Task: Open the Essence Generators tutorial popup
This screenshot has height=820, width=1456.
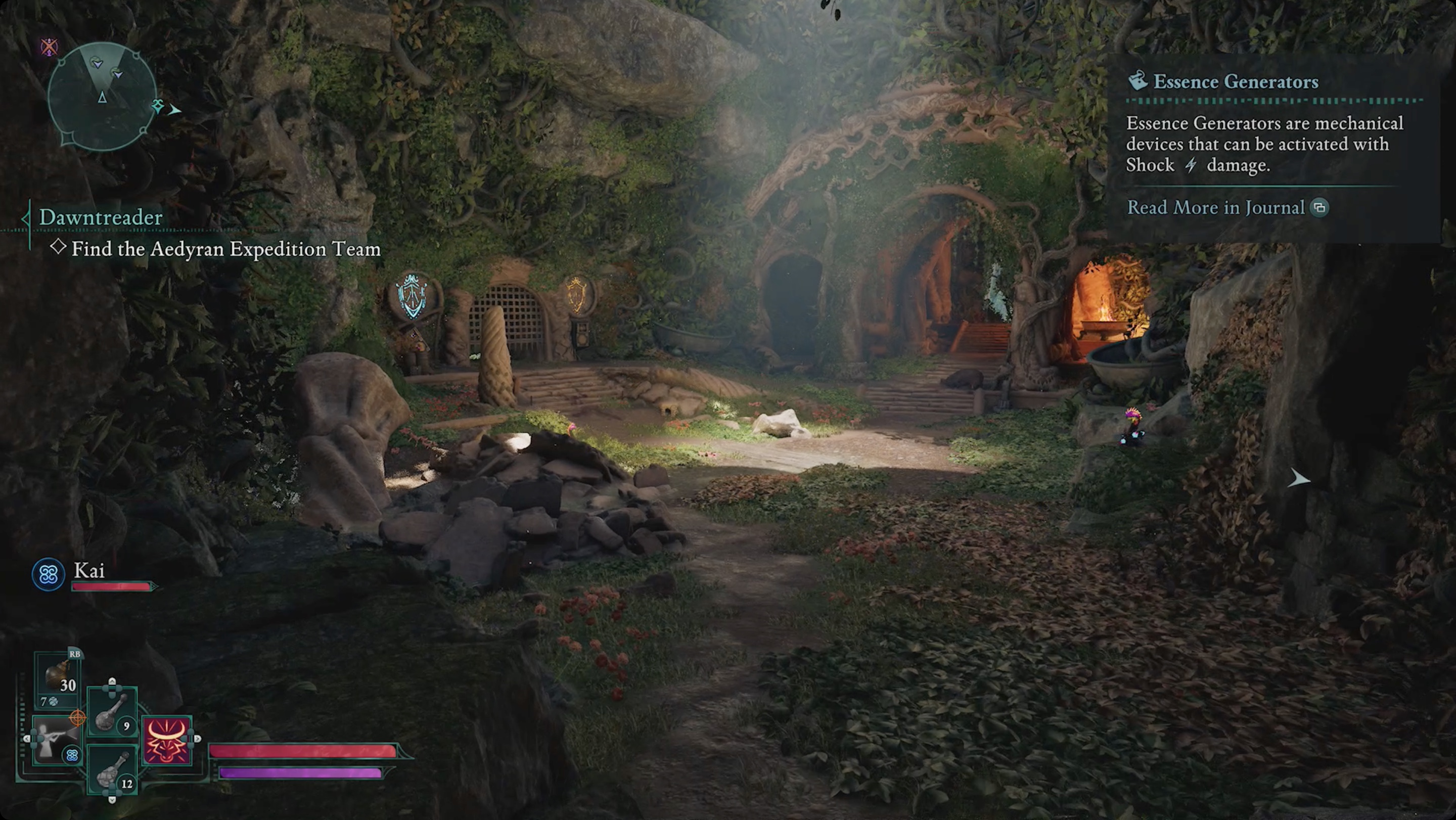Action: point(1236,82)
